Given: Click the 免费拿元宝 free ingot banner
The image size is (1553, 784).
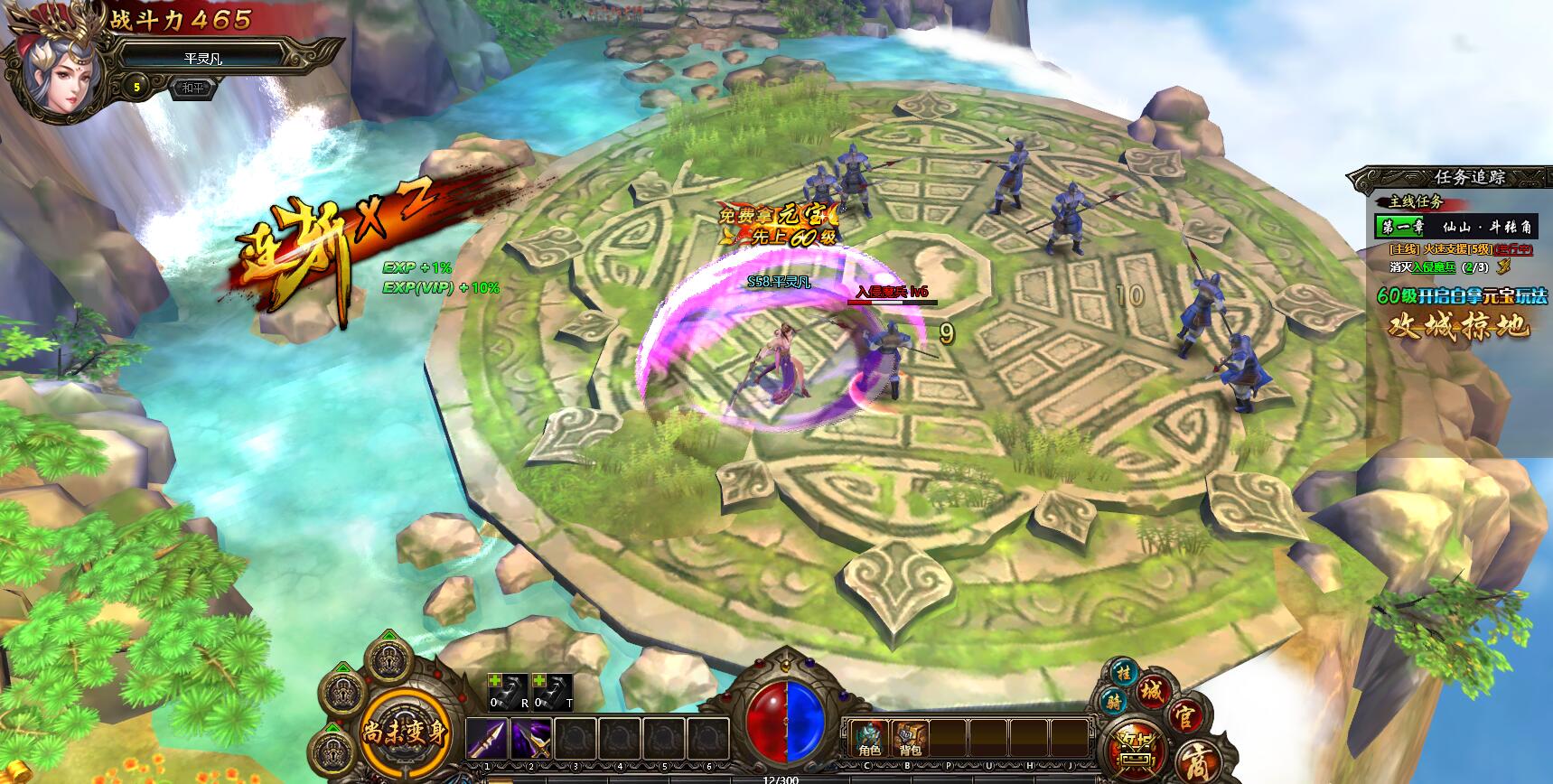Looking at the screenshot, I should [x=777, y=226].
